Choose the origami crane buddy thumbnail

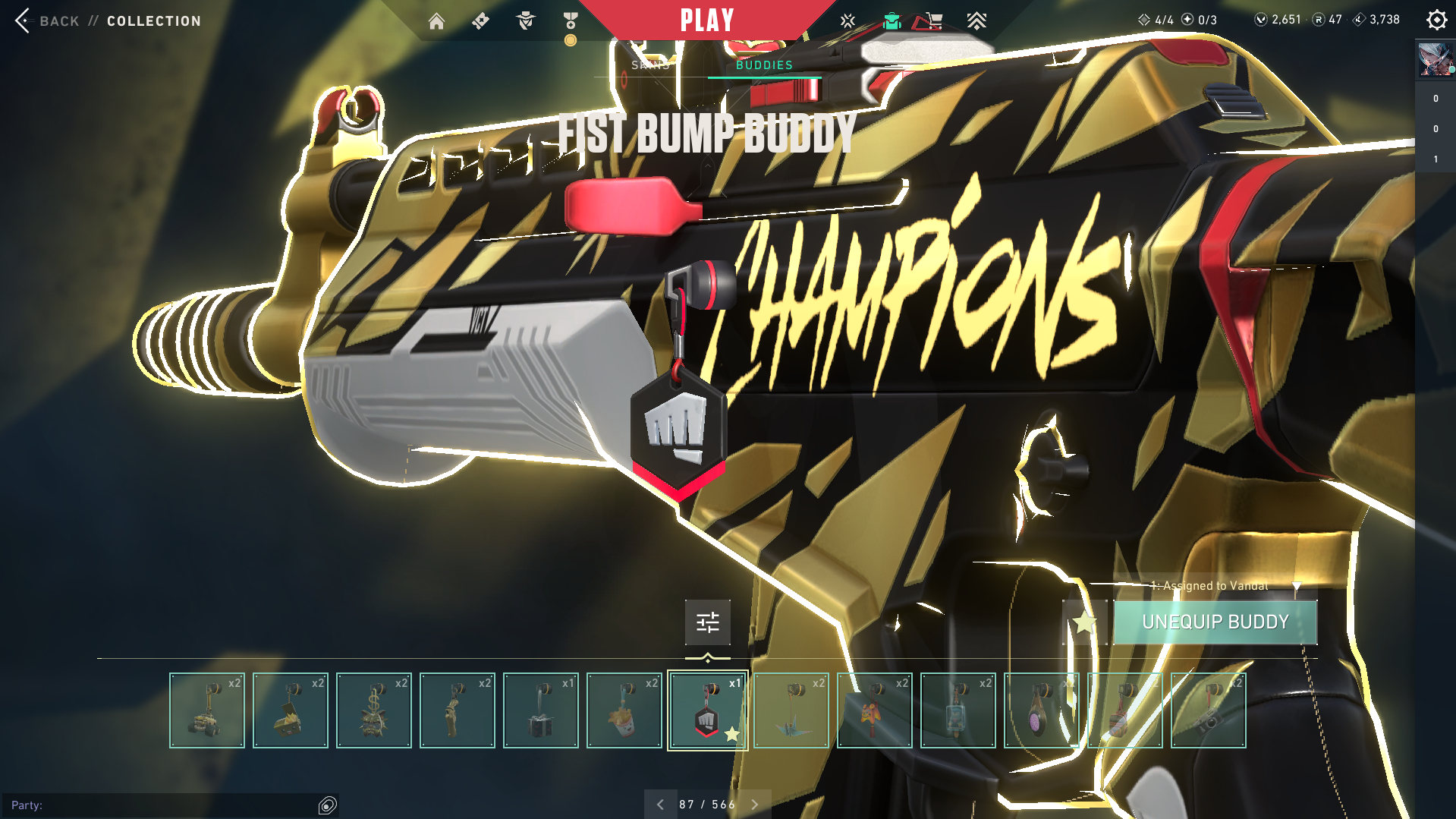click(791, 710)
